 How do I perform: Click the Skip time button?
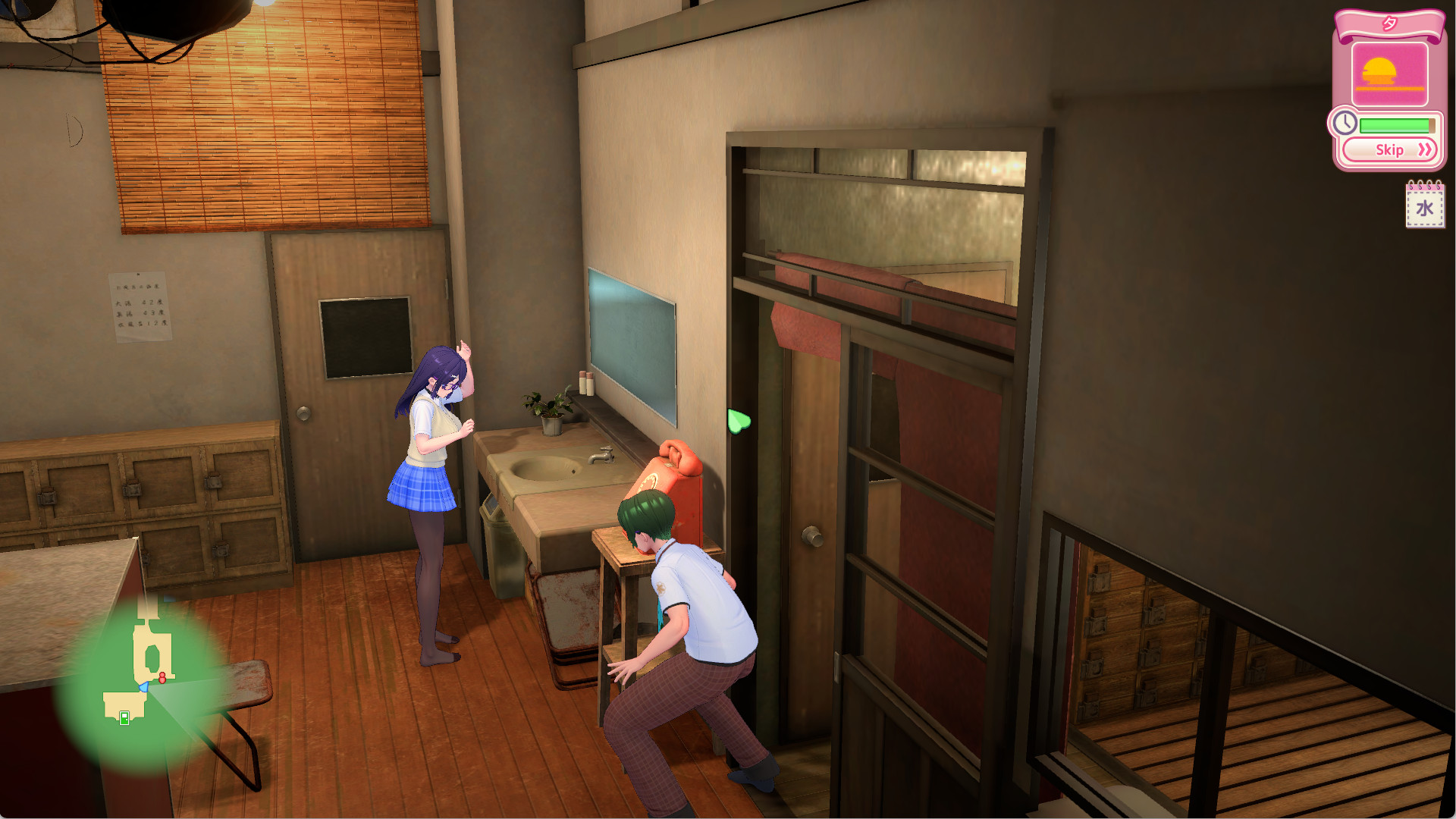1391,149
